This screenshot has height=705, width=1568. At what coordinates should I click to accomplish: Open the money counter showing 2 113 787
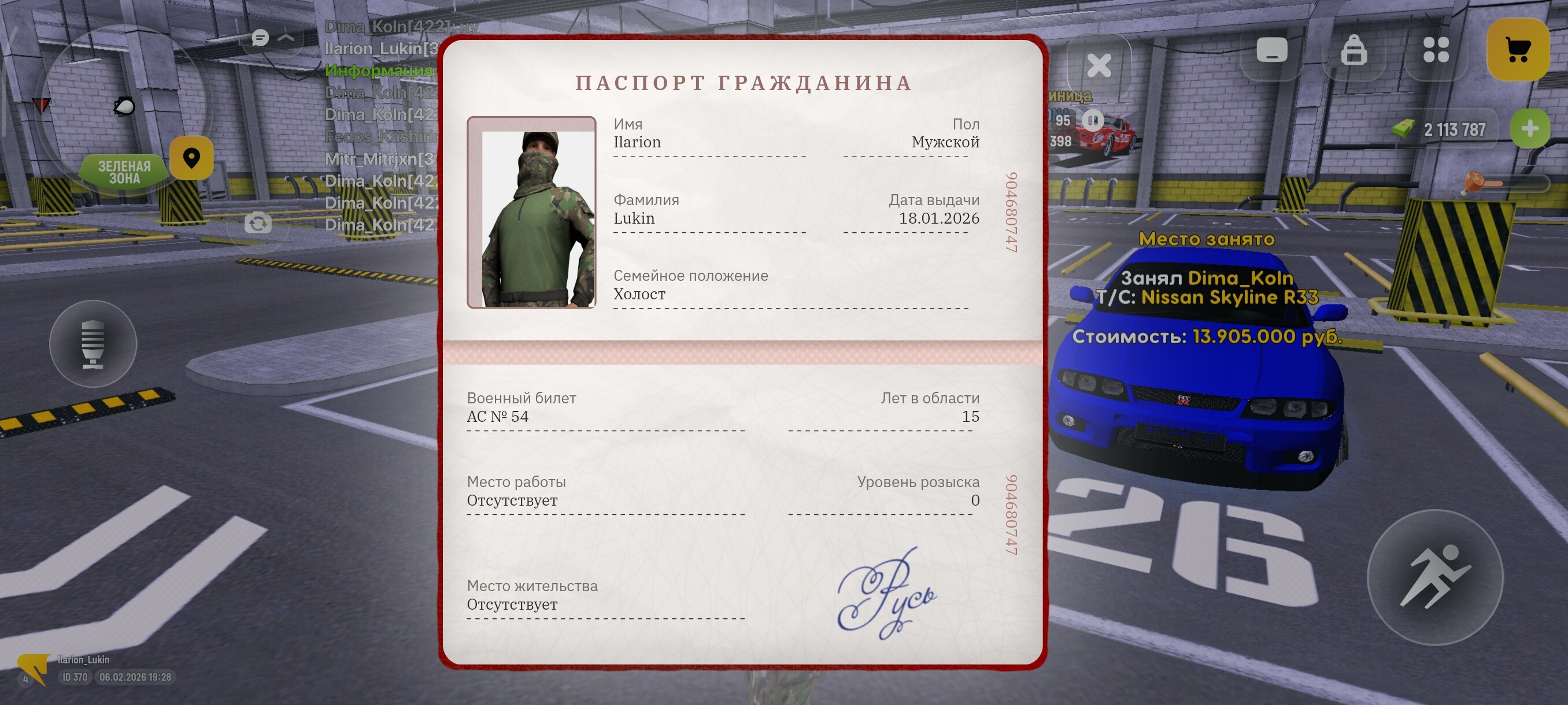point(1455,128)
